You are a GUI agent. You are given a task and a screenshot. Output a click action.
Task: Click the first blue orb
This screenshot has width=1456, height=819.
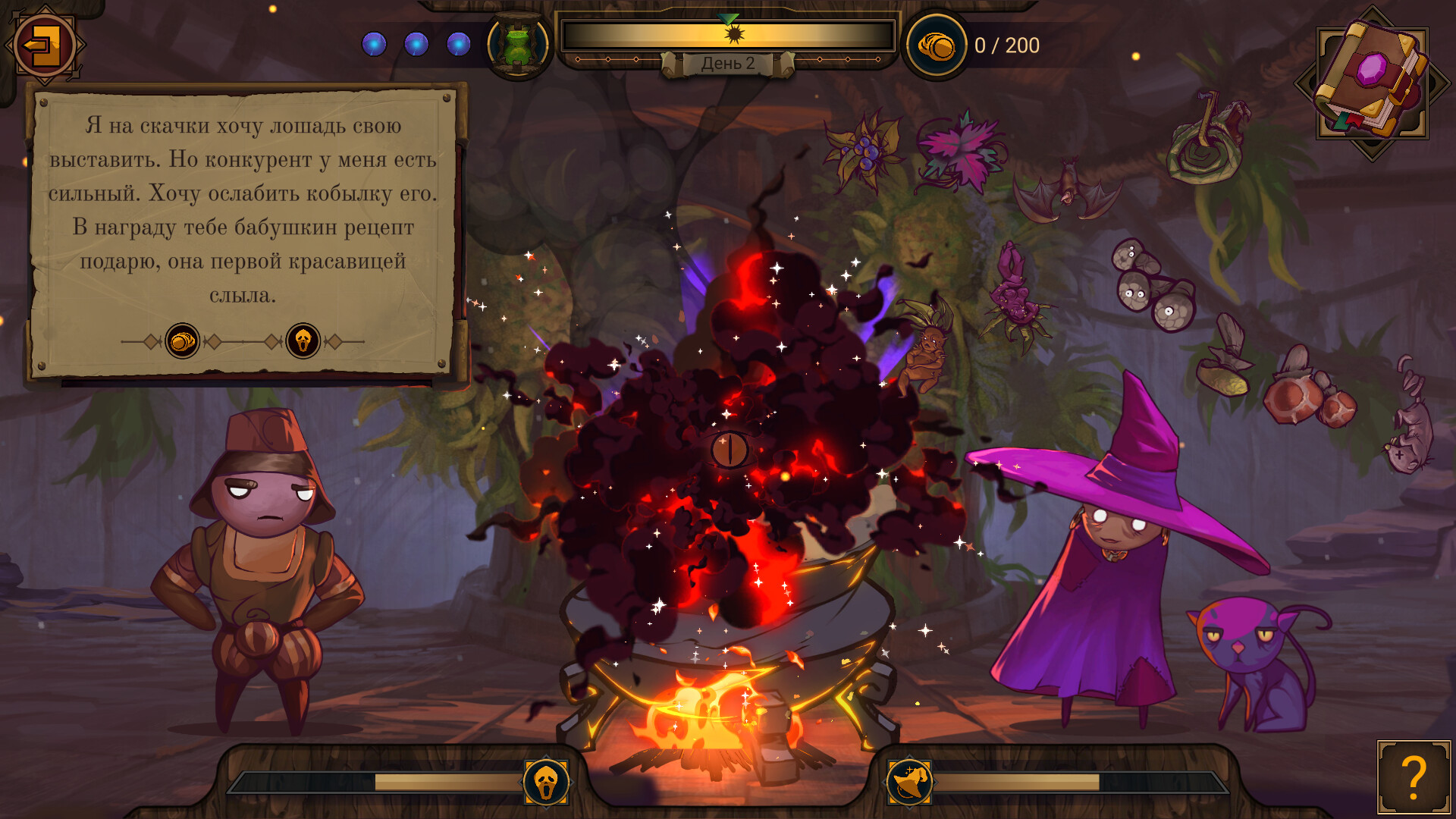pos(373,44)
